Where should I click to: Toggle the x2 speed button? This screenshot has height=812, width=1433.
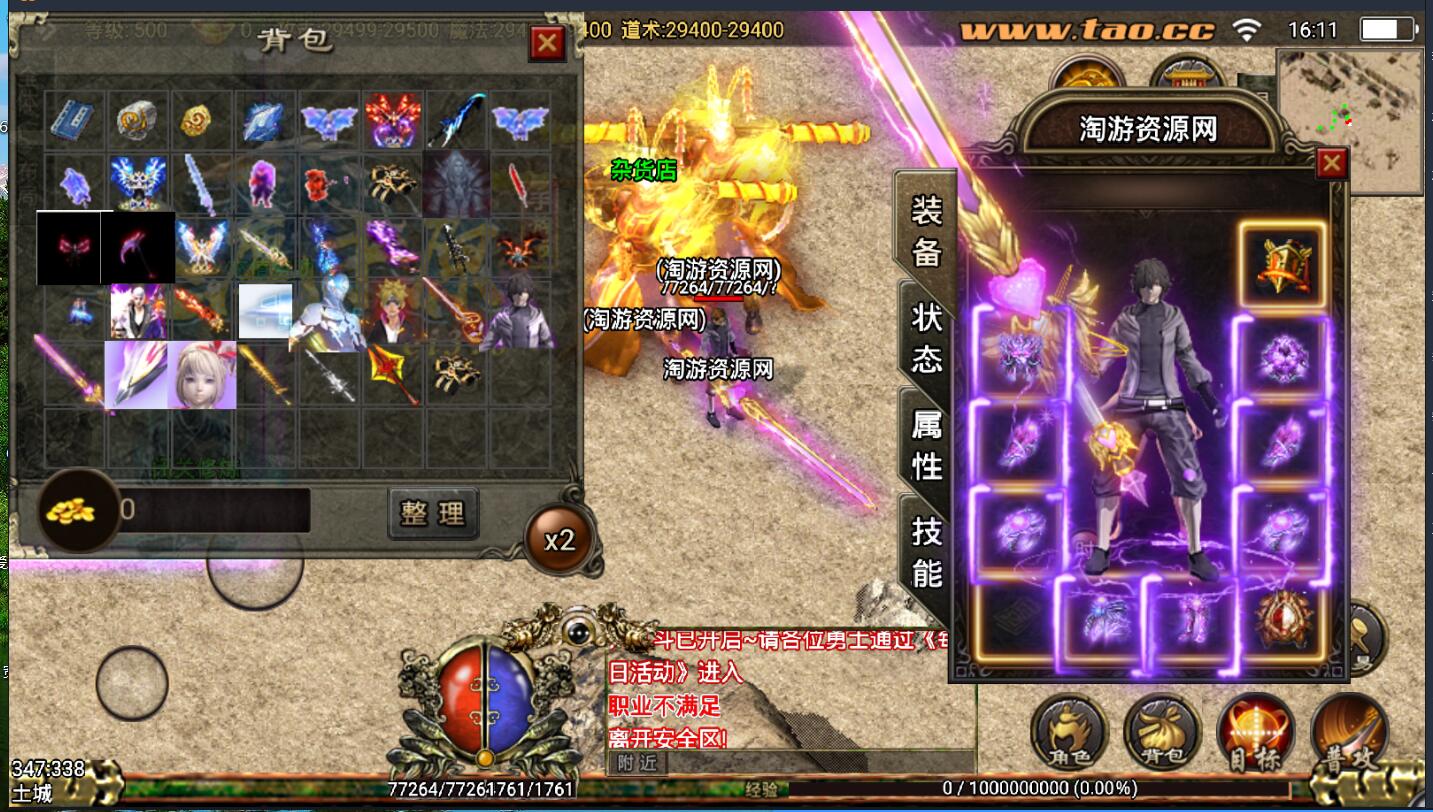(559, 541)
